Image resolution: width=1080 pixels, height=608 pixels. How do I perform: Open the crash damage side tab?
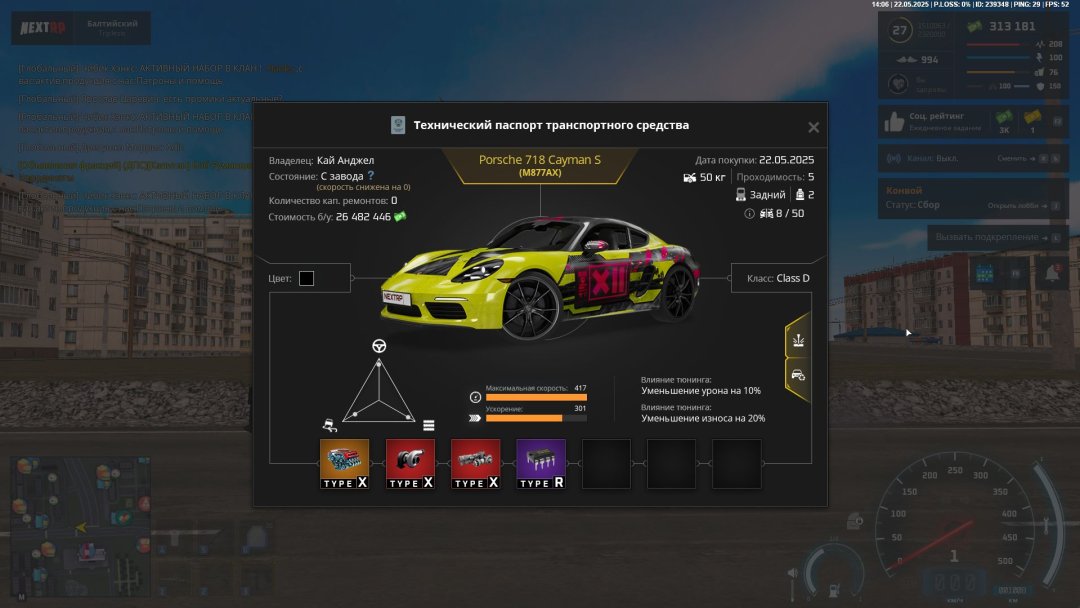(x=798, y=339)
